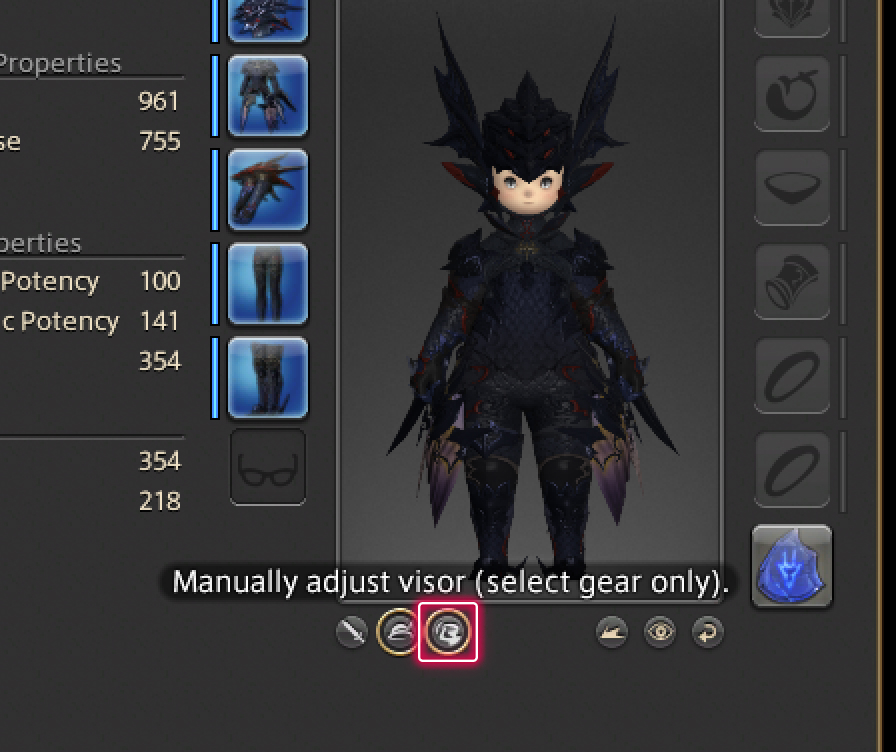Click the boot icon button under the preview
The width and height of the screenshot is (896, 752).
612,632
